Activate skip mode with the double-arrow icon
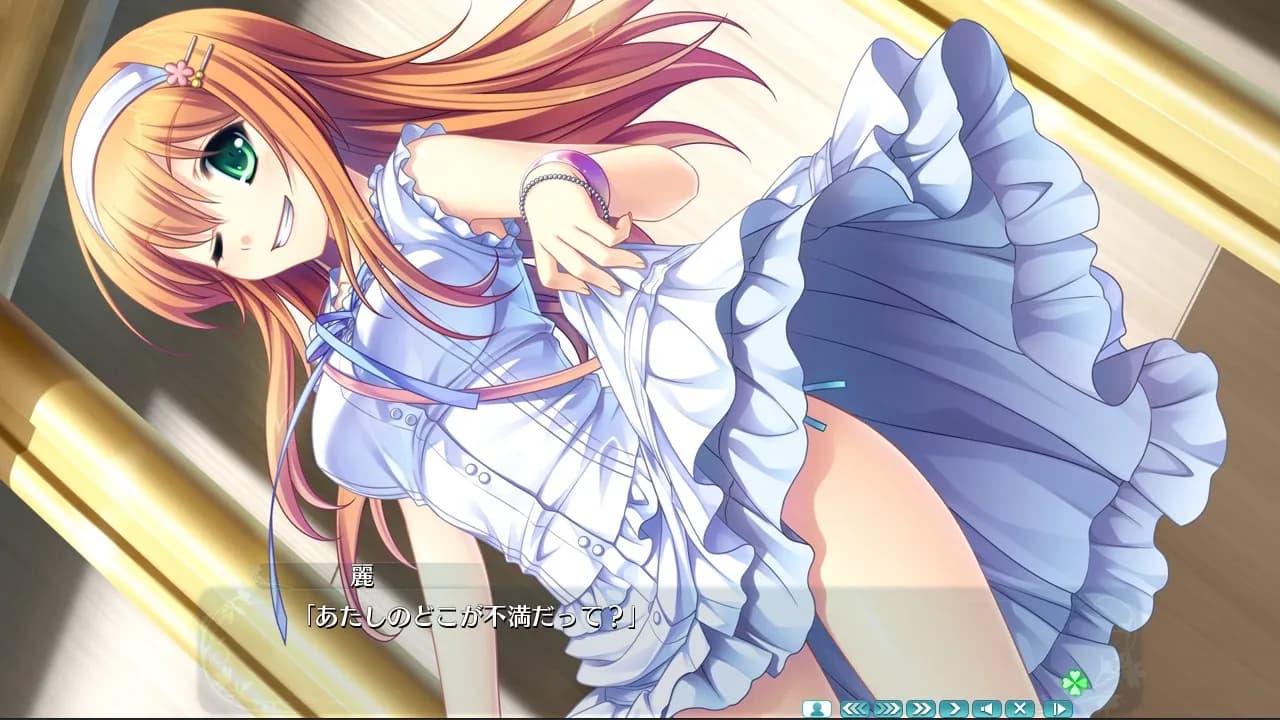Screen dimensions: 1280x720 [x=919, y=708]
